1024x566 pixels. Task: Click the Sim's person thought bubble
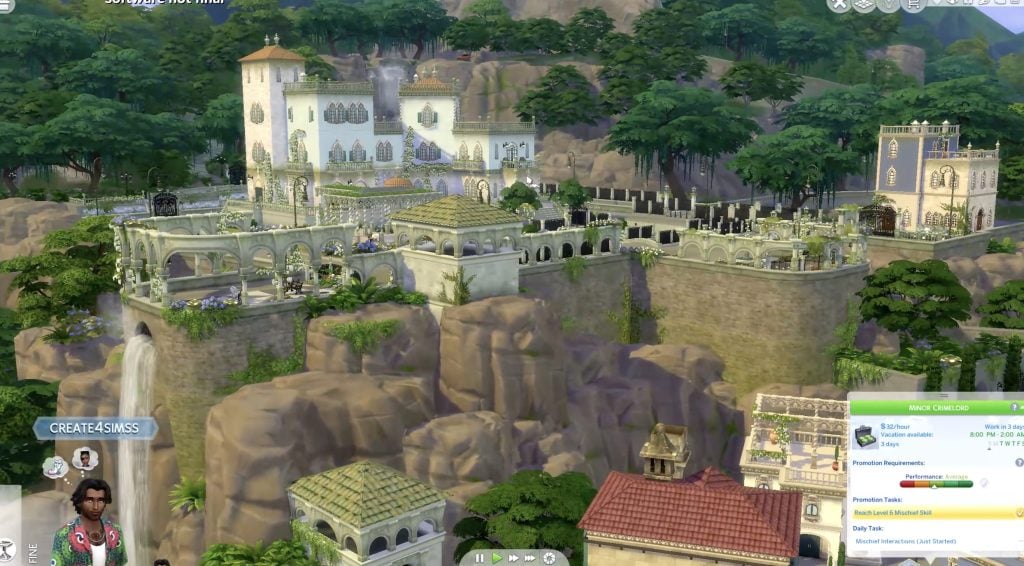click(86, 458)
